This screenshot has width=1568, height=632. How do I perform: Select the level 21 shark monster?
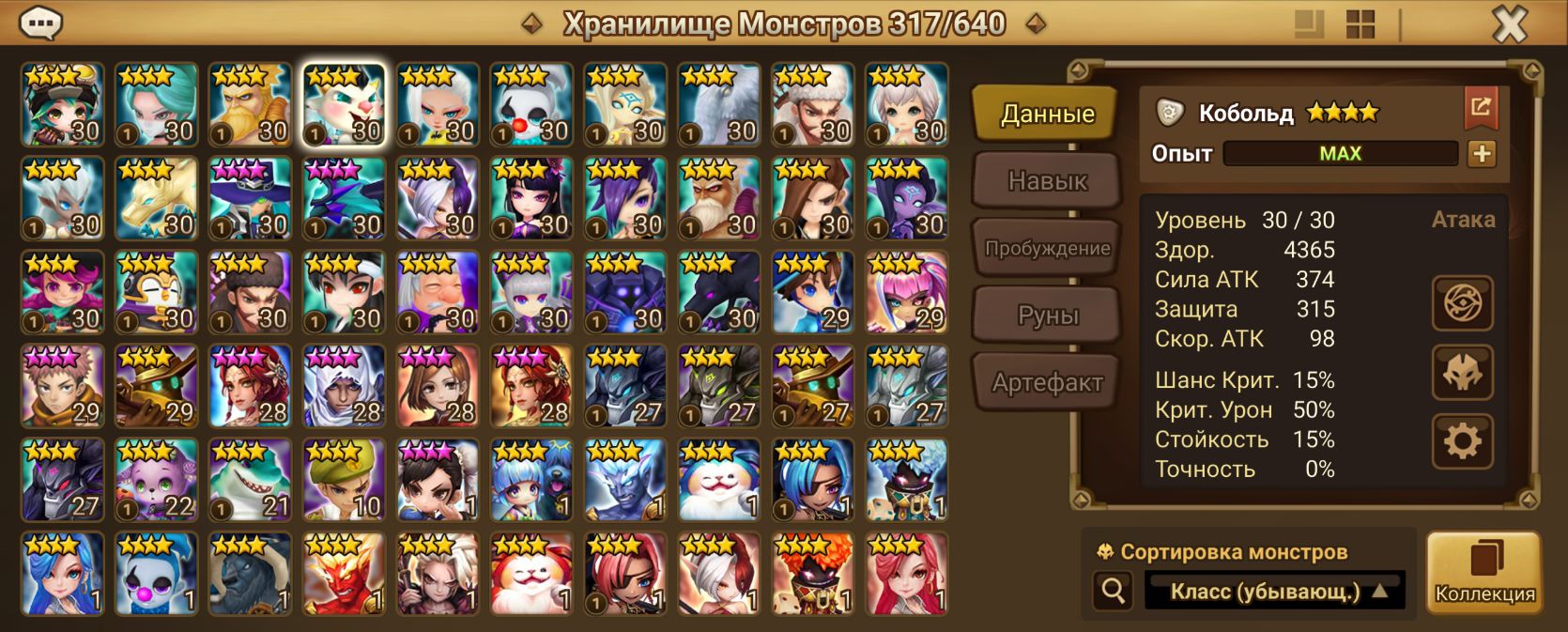click(x=250, y=480)
